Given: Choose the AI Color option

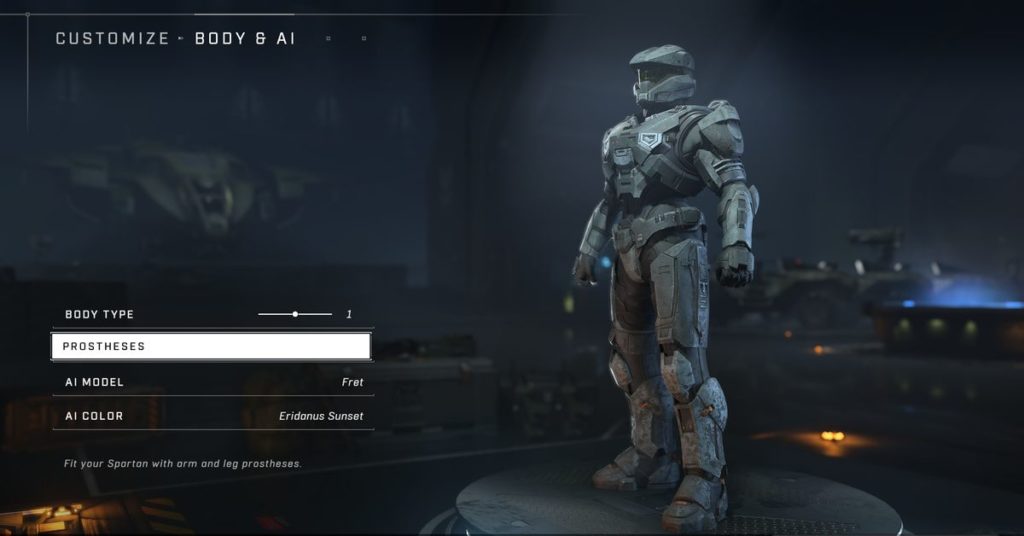Looking at the screenshot, I should pyautogui.click(x=213, y=416).
